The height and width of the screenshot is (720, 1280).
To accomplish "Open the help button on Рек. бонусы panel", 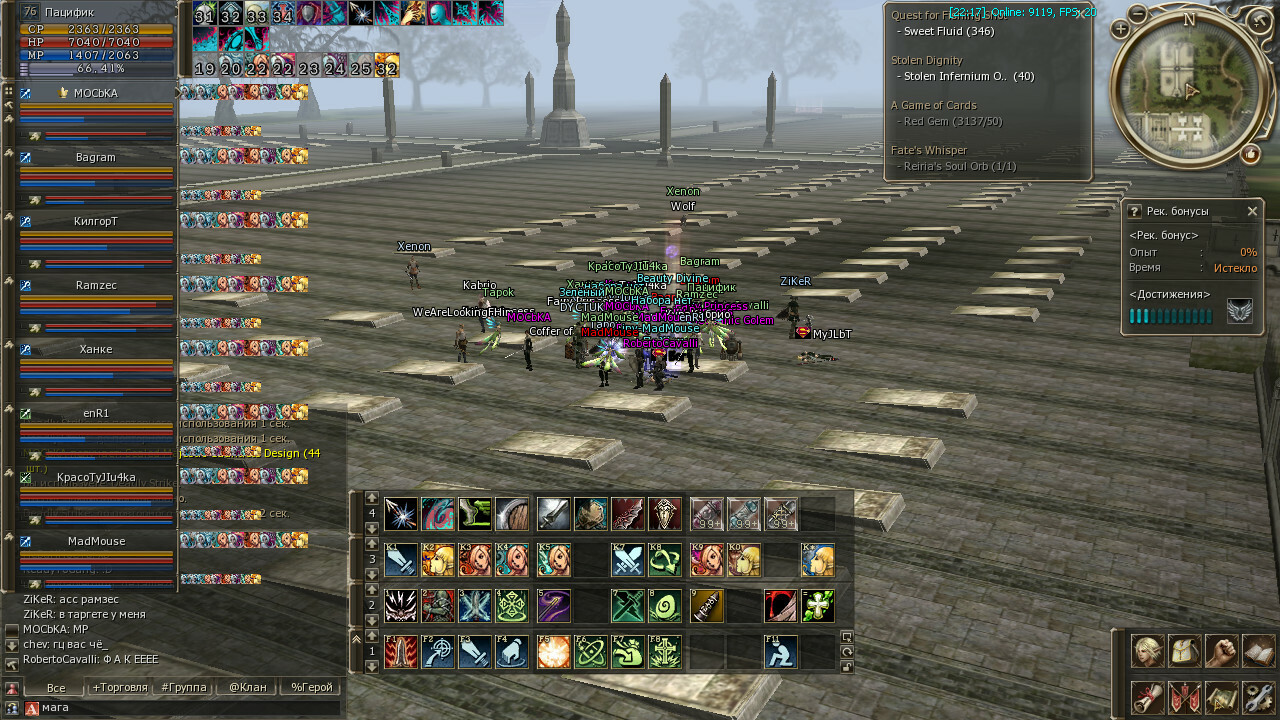I will coord(1134,211).
